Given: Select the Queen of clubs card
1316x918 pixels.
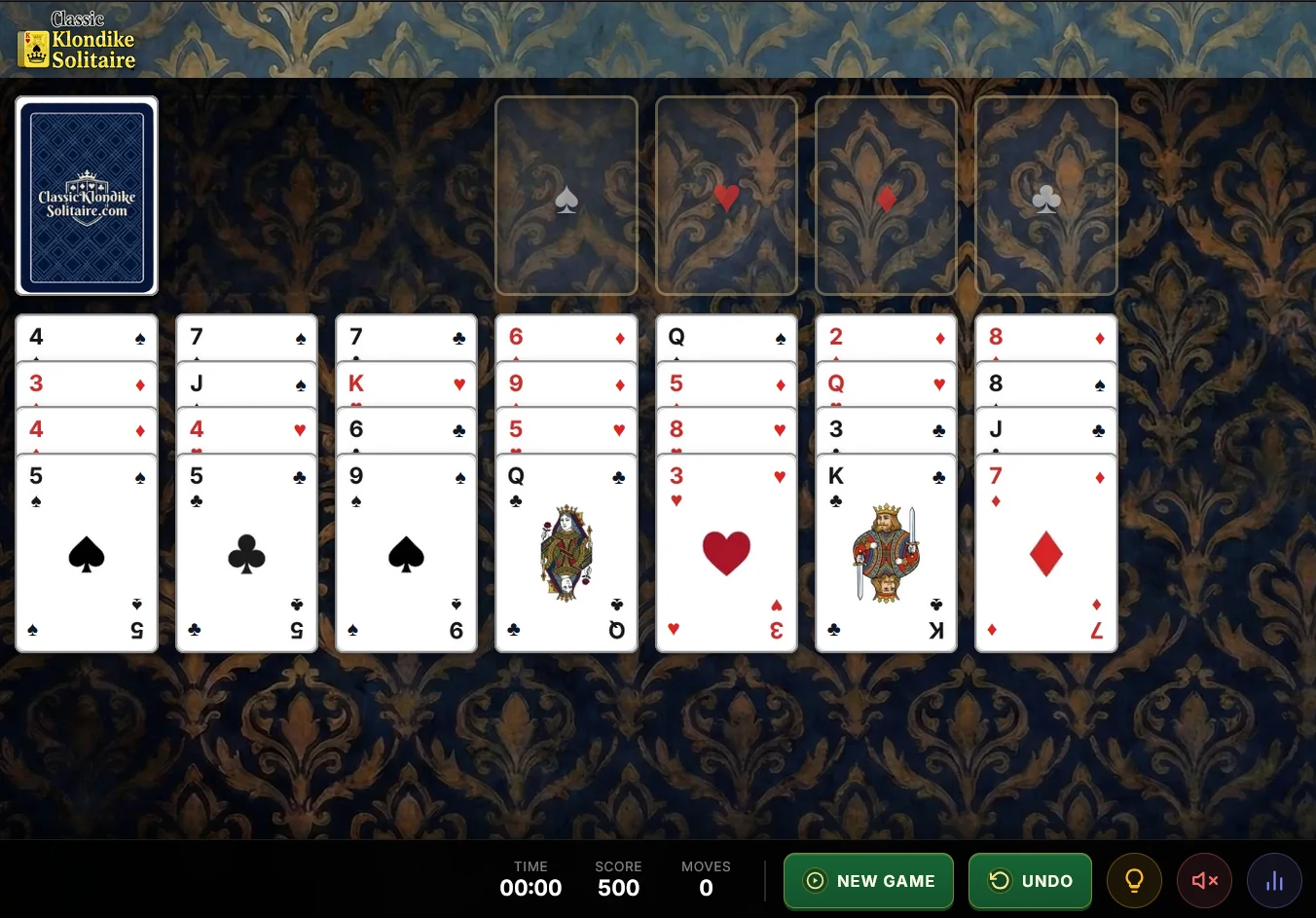Looking at the screenshot, I should [x=567, y=553].
